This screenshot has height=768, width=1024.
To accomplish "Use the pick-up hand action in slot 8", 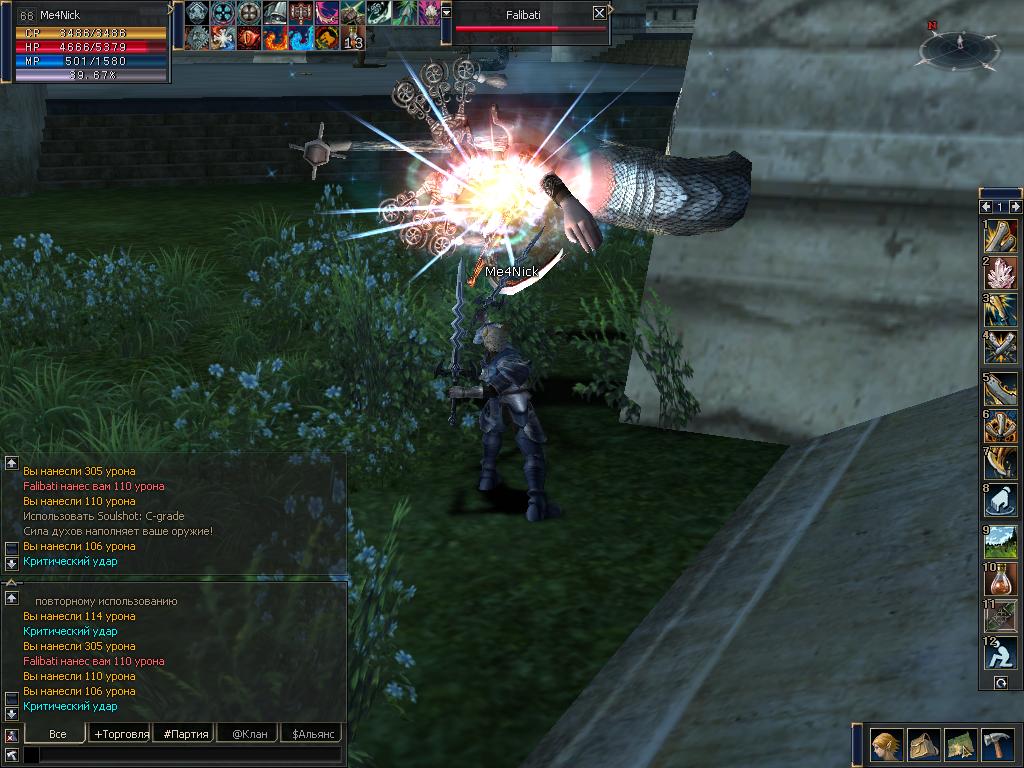I will (1000, 500).
